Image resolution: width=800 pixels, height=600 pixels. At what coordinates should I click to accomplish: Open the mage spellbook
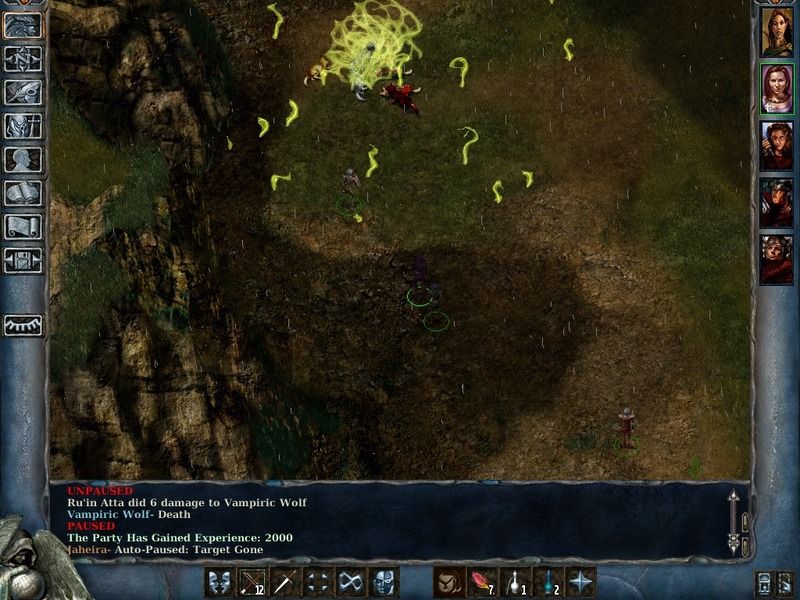23,193
